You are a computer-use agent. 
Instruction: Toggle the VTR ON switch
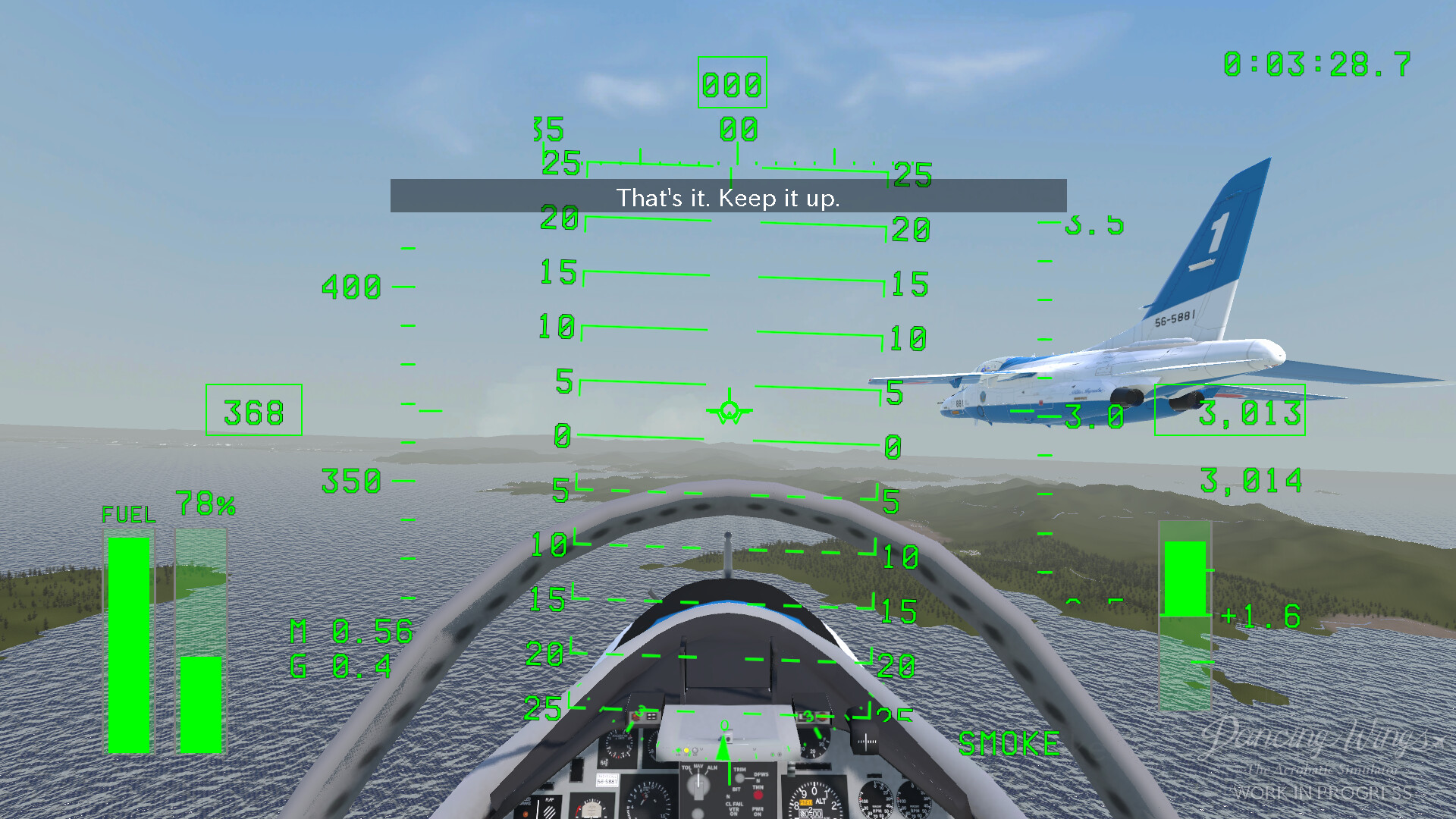(735, 811)
